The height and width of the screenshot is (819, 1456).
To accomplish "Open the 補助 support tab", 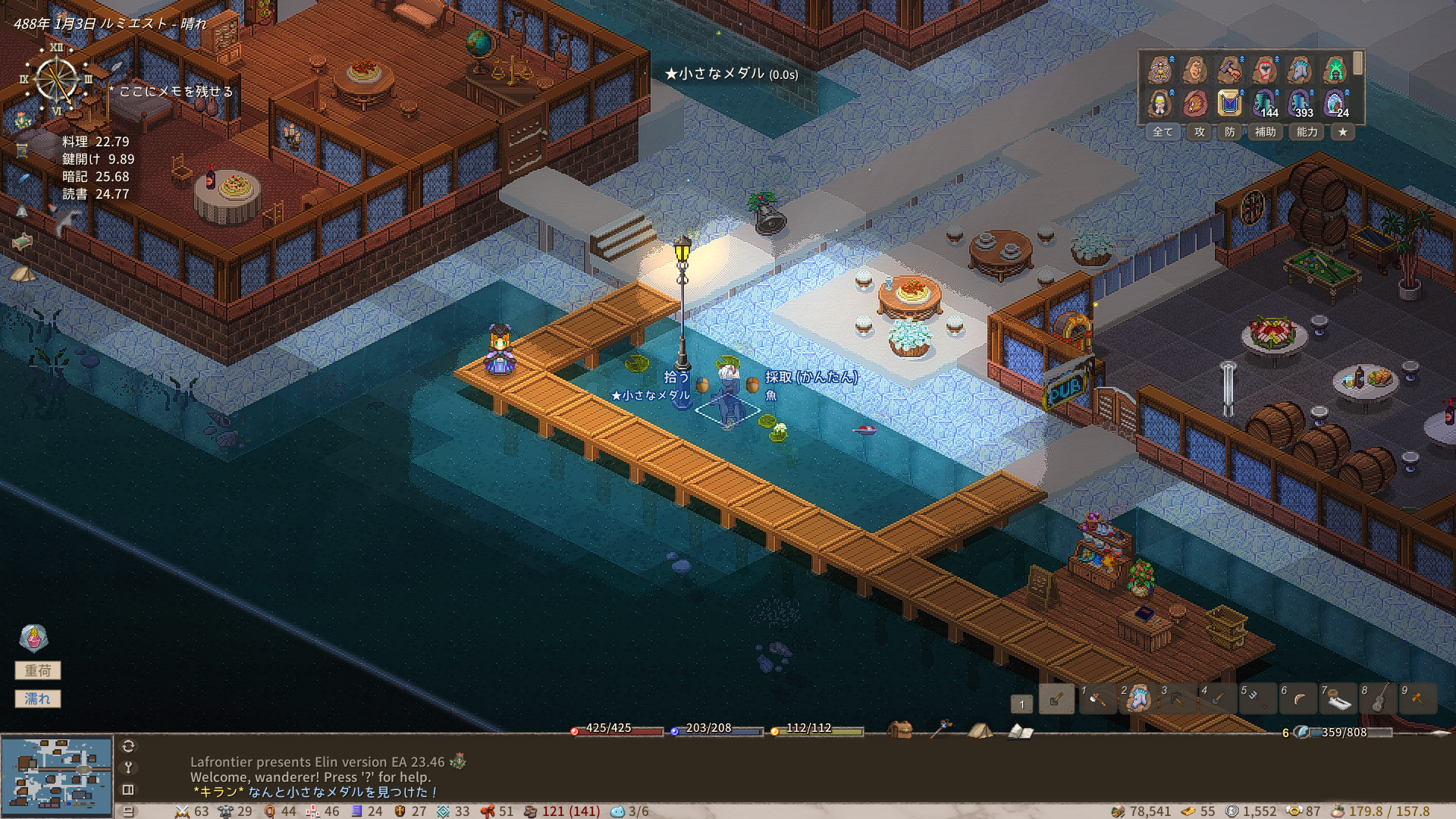I will tap(1265, 132).
